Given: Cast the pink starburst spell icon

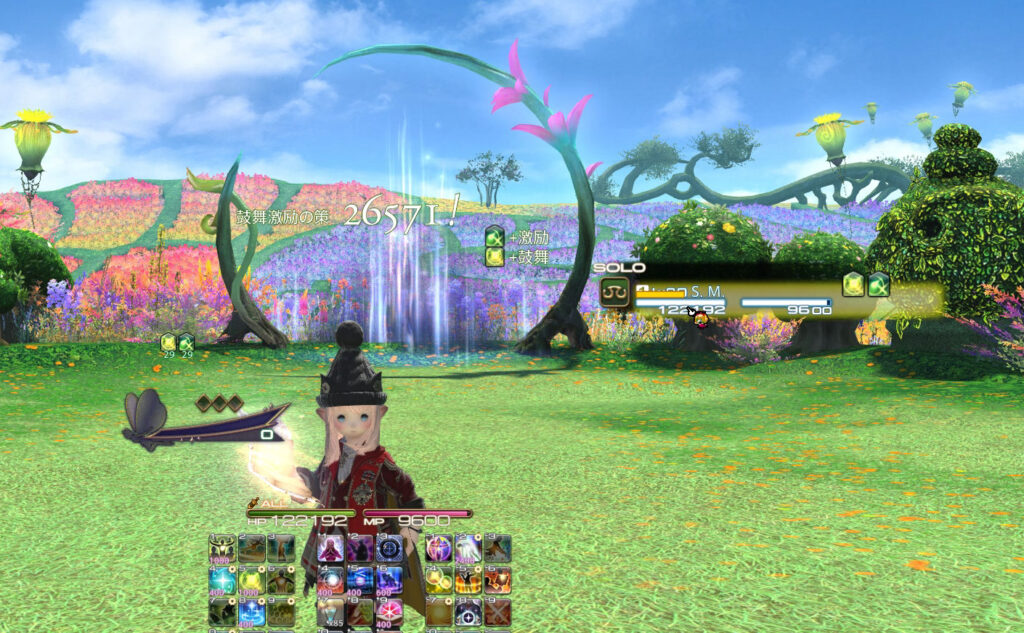Looking at the screenshot, I should click(x=390, y=612).
